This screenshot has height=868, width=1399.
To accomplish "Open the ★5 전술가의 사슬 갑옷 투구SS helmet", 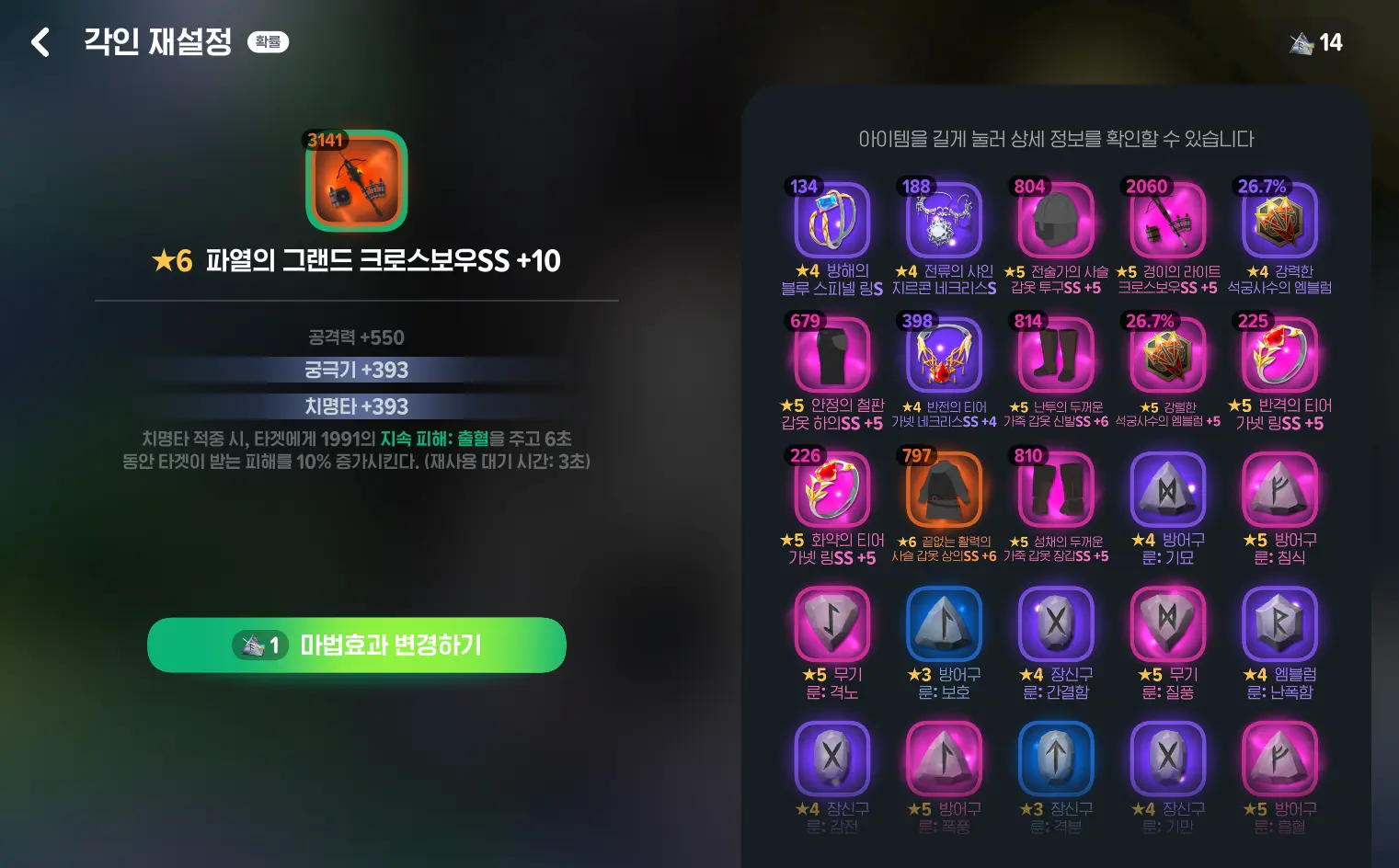I will point(1056,221).
